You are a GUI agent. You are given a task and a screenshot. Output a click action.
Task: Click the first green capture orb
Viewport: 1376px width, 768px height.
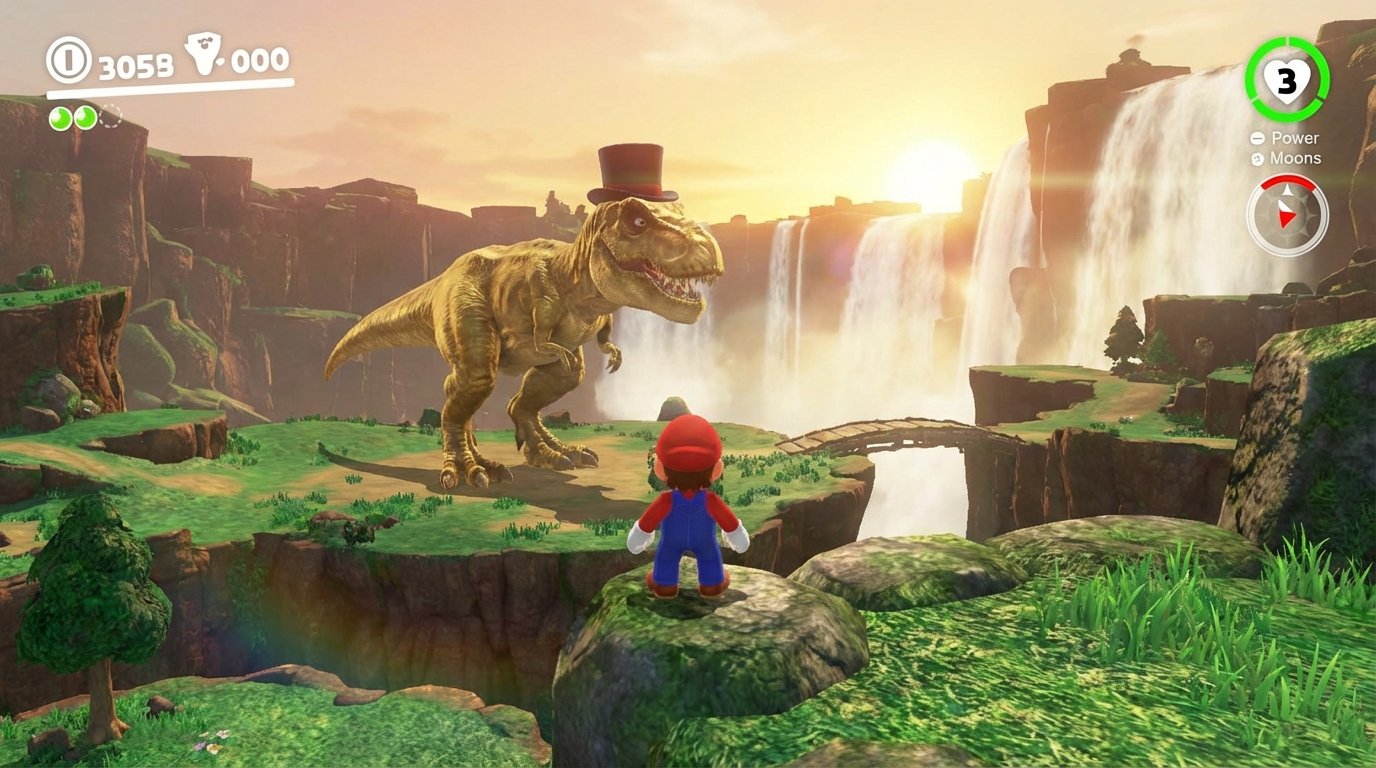click(x=59, y=118)
